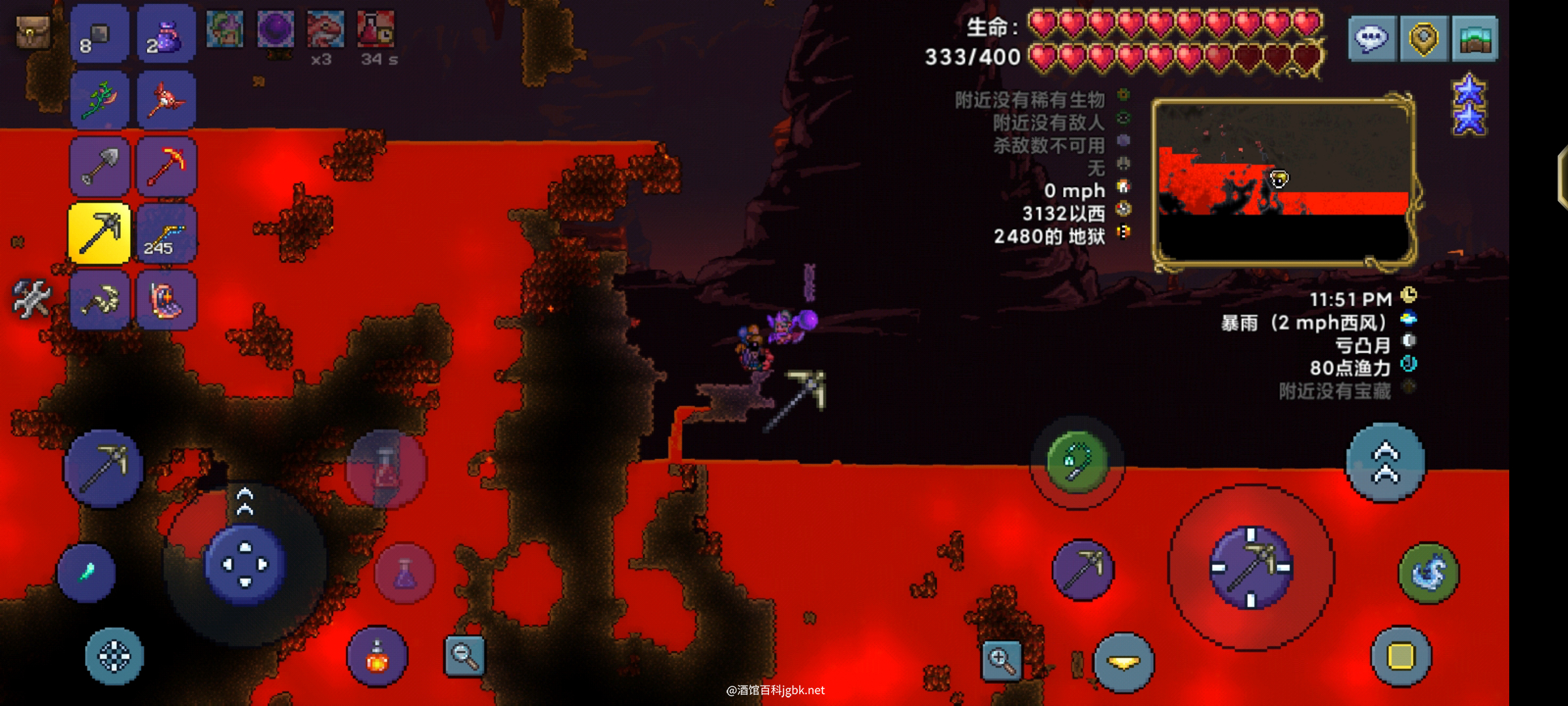Tap the smart cursor crosshair button
This screenshot has width=1568, height=706.
click(x=114, y=656)
